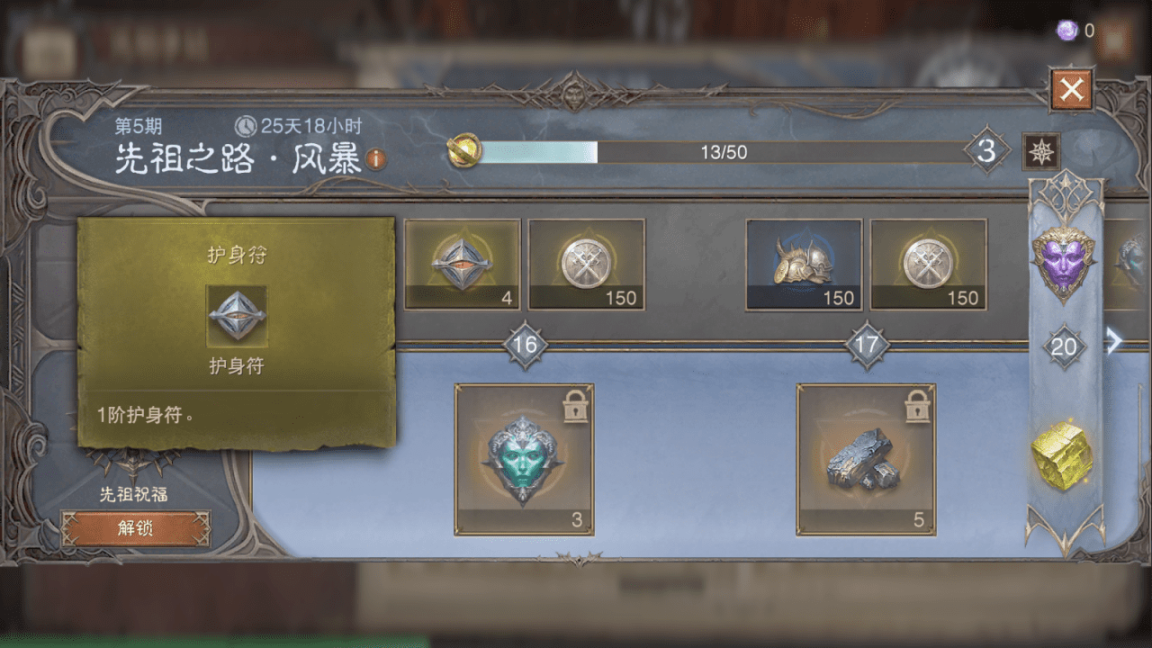Choose the locked teal mask reward
1152x648 pixels.
[x=524, y=460]
